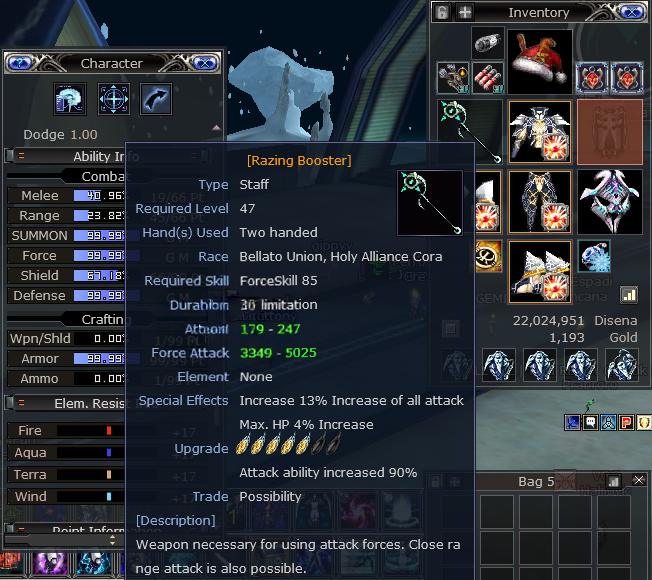652x580 pixels.
Task: Click the bar chart button in Inventory
Action: 629,294
